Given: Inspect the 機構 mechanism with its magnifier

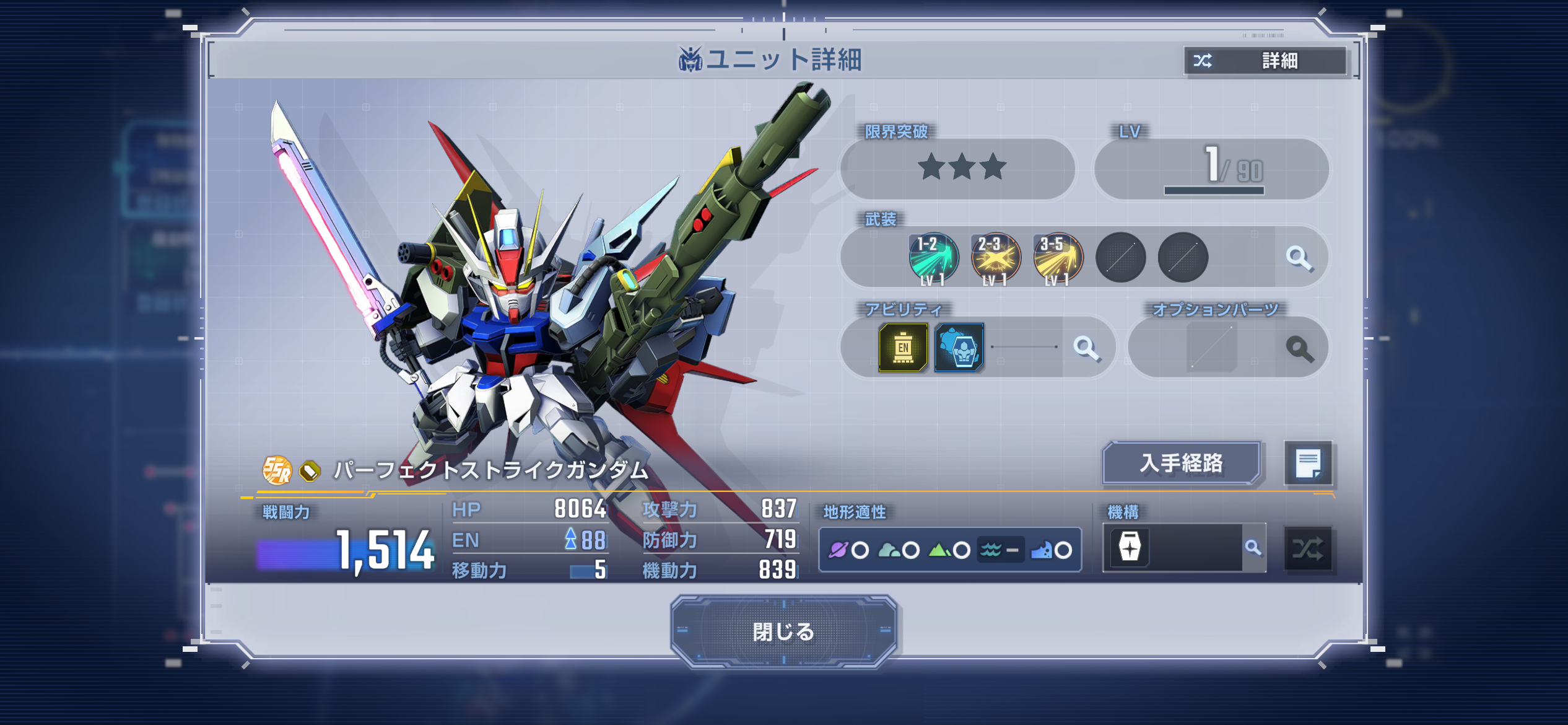Looking at the screenshot, I should (x=1253, y=548).
